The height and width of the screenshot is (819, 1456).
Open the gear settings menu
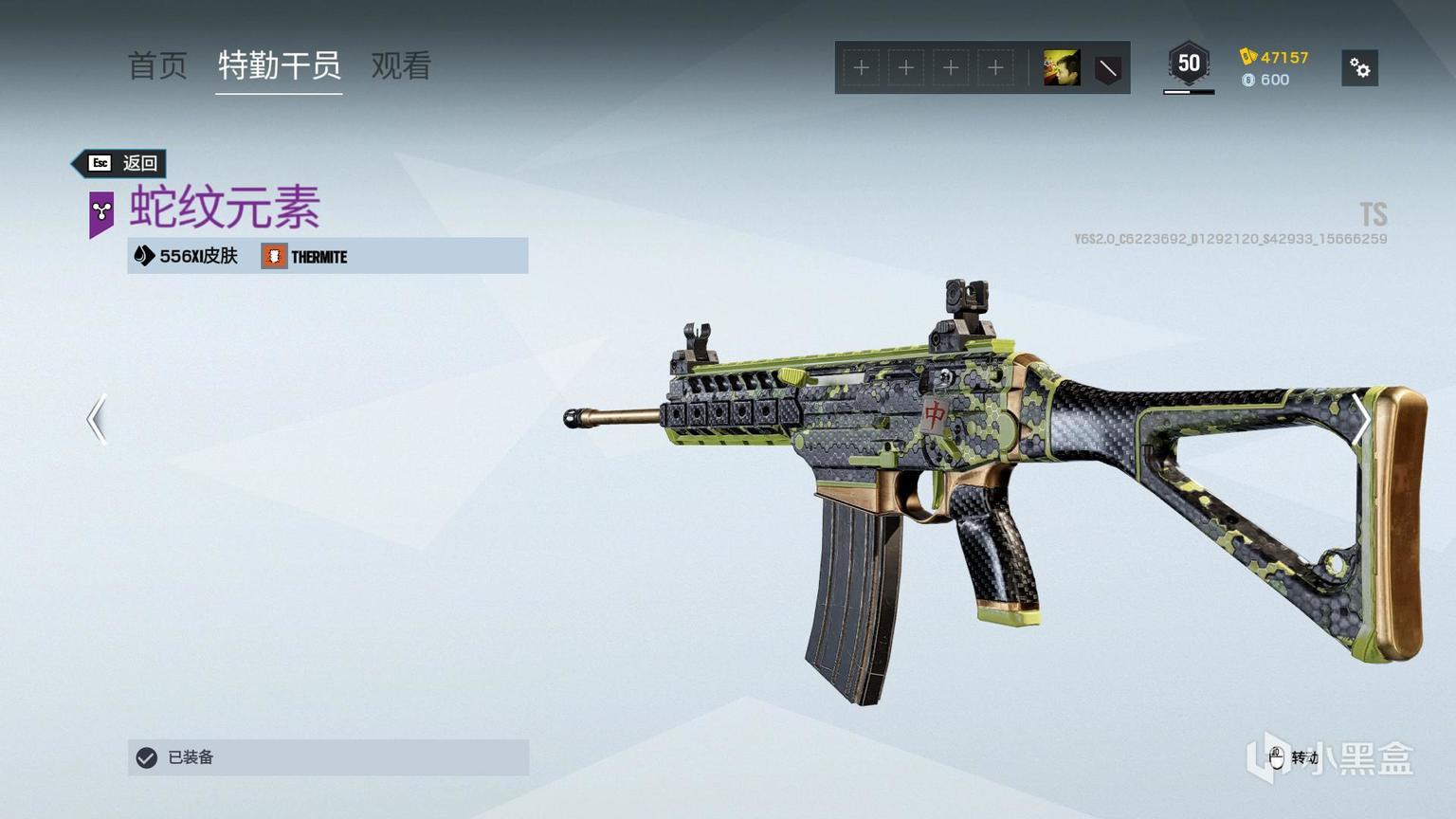point(1359,68)
